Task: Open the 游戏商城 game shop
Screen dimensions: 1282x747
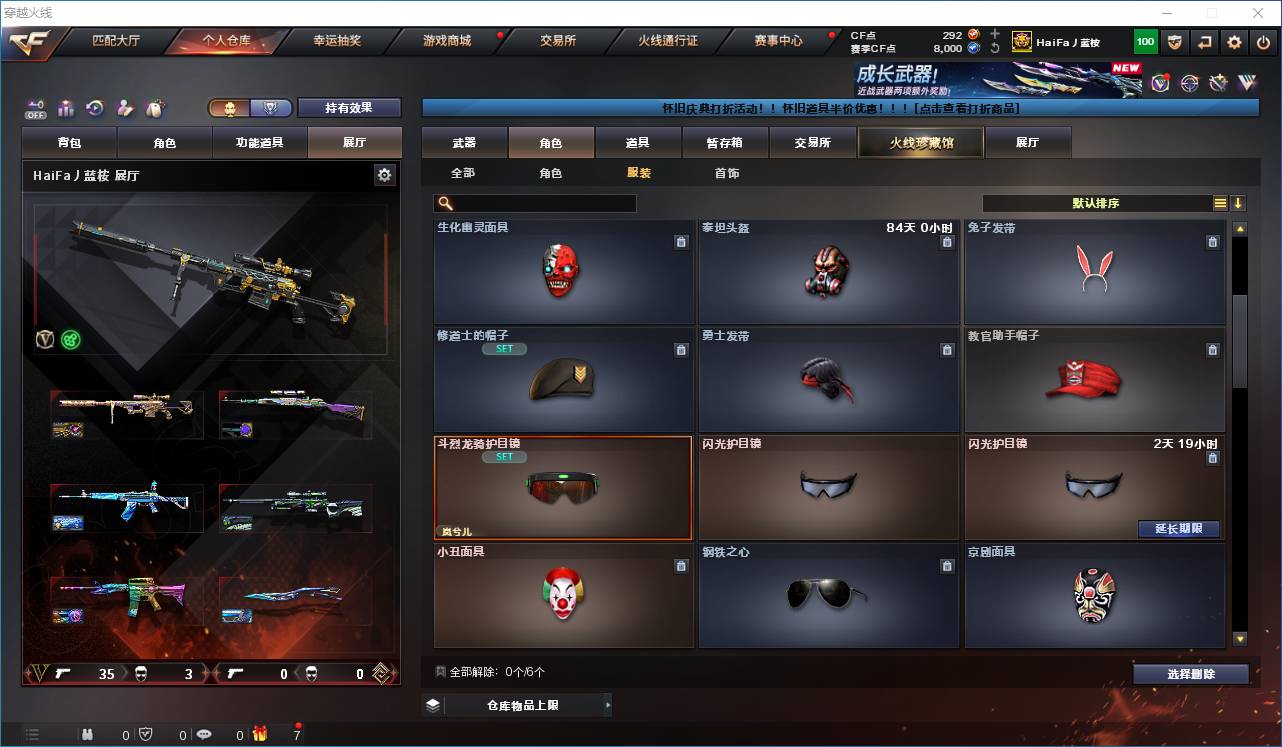Action: [447, 41]
